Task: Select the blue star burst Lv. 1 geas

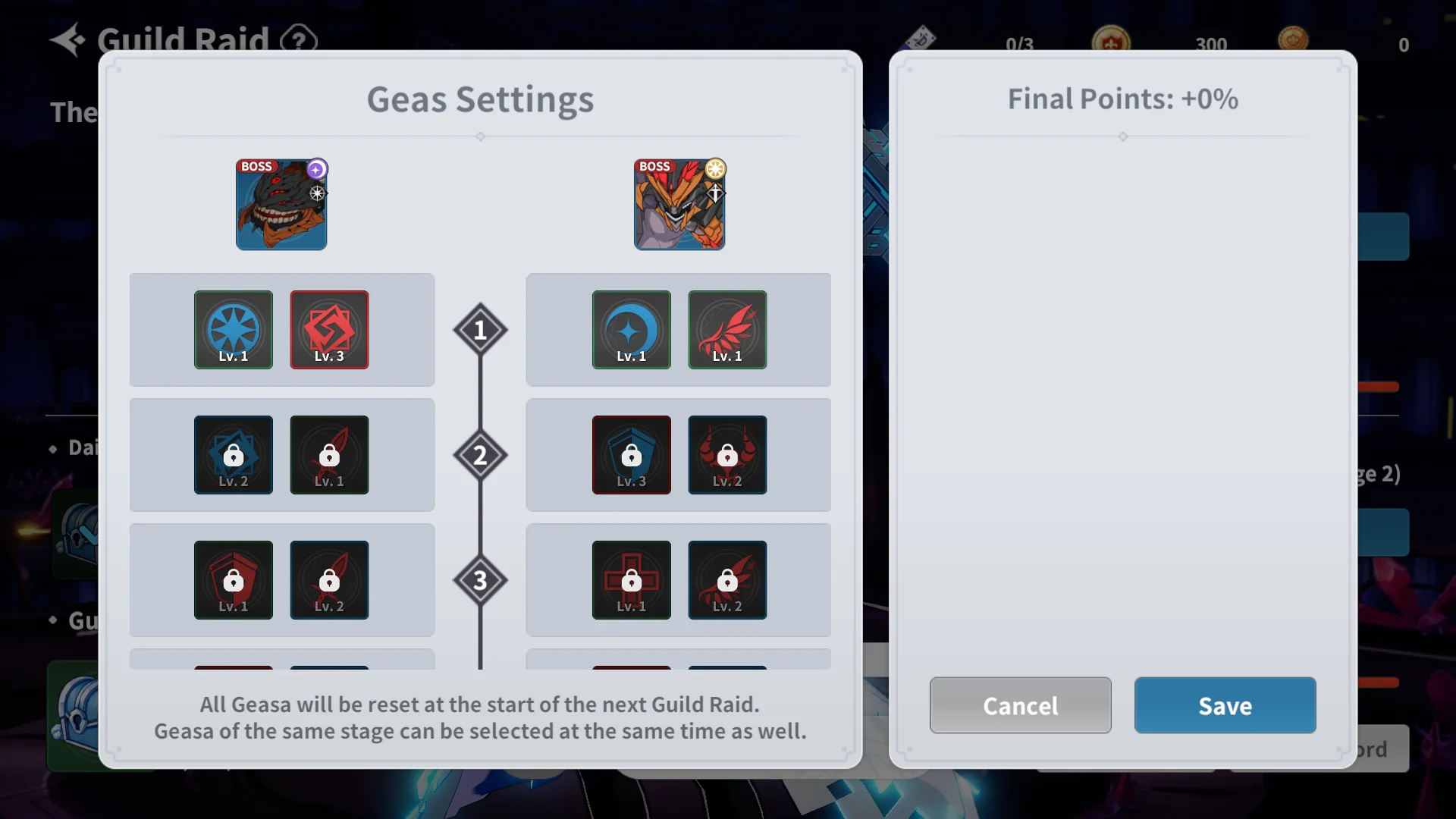Action: 234,330
